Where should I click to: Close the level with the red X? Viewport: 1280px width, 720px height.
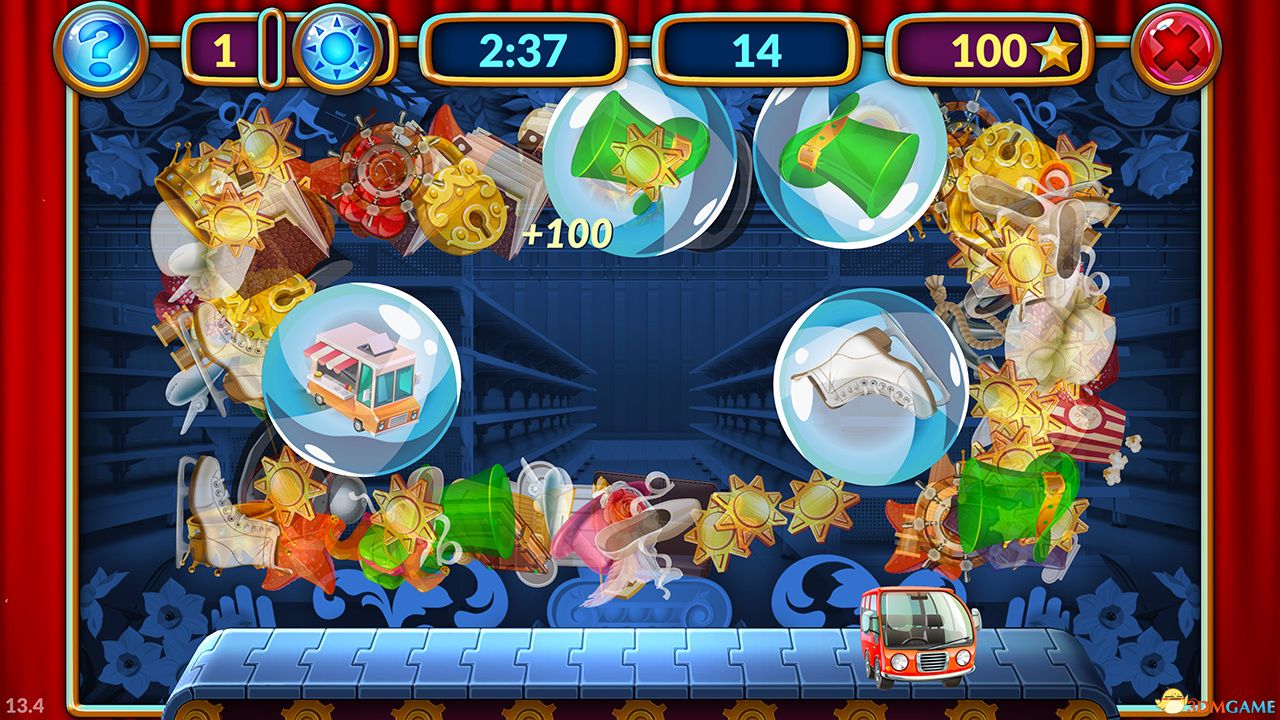tap(1175, 48)
